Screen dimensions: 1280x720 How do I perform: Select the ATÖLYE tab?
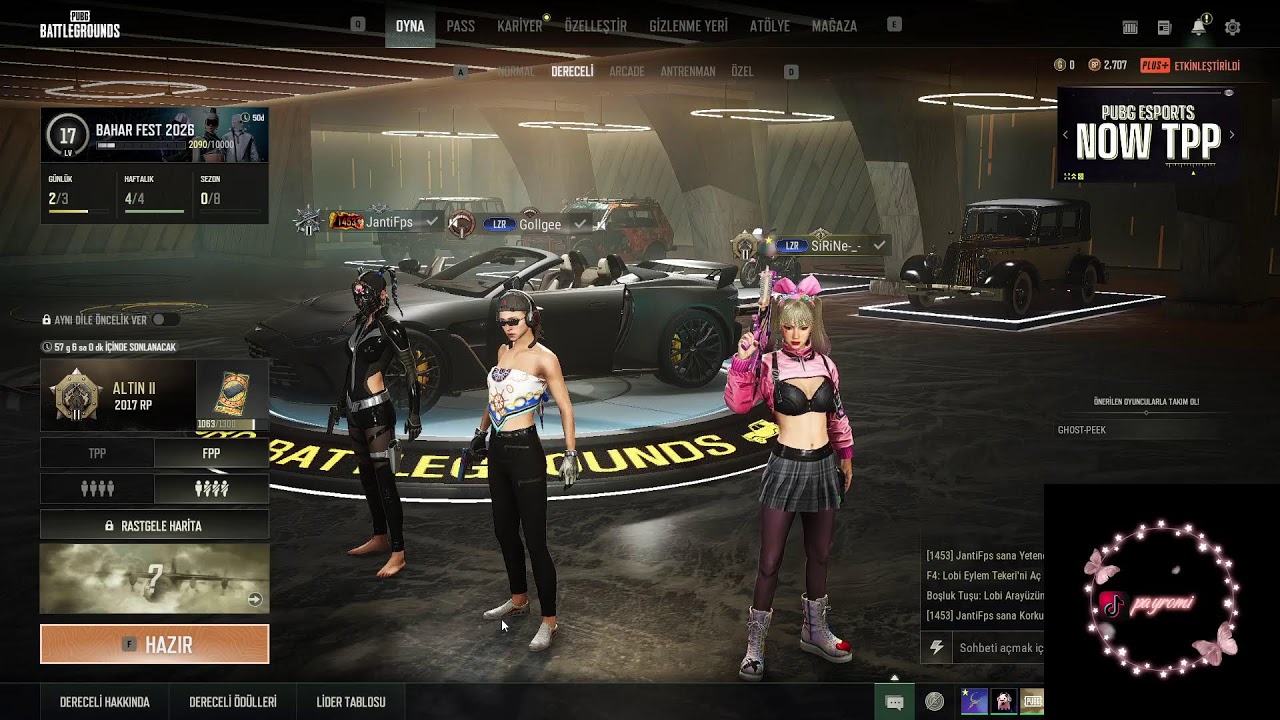(769, 26)
